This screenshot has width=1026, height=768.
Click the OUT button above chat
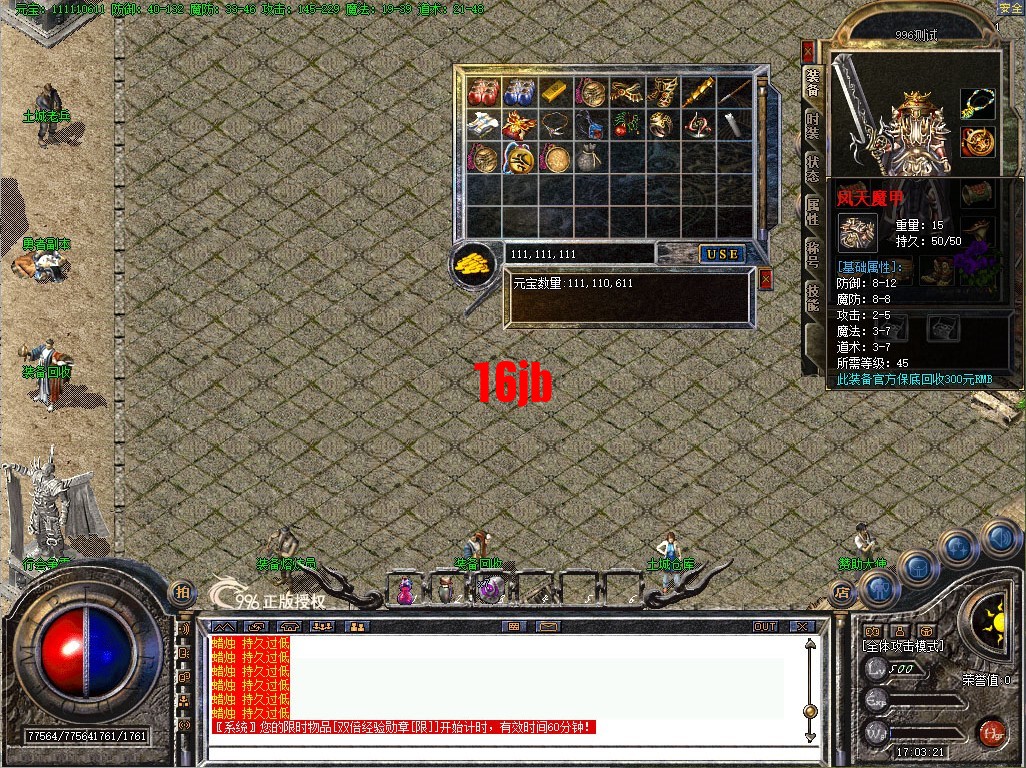(x=765, y=627)
